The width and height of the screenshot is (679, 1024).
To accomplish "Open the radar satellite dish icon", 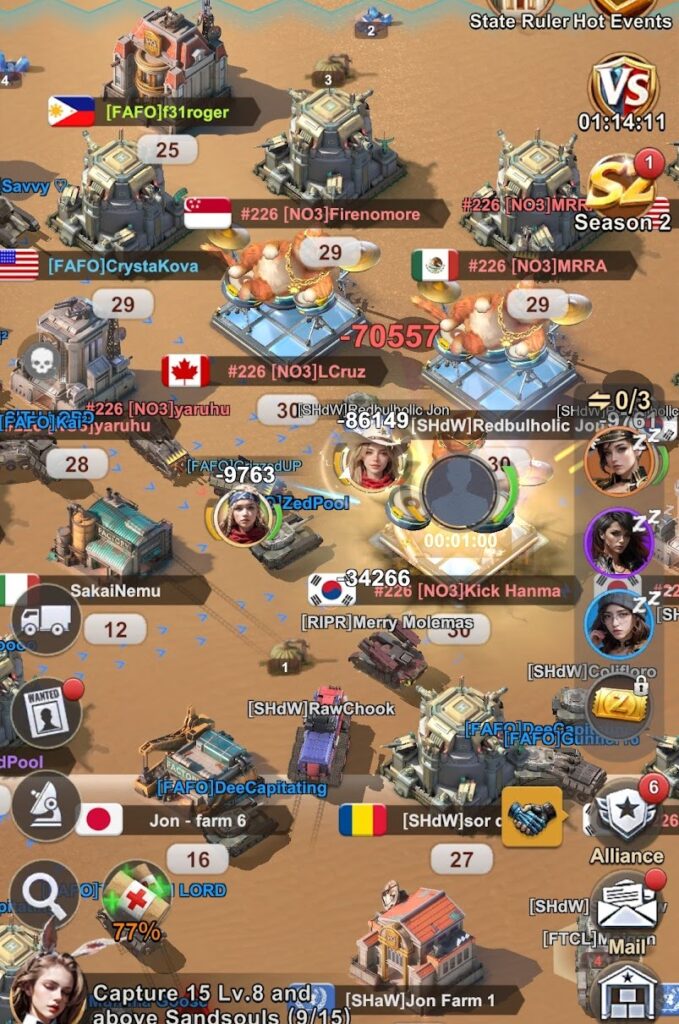I will (x=46, y=805).
